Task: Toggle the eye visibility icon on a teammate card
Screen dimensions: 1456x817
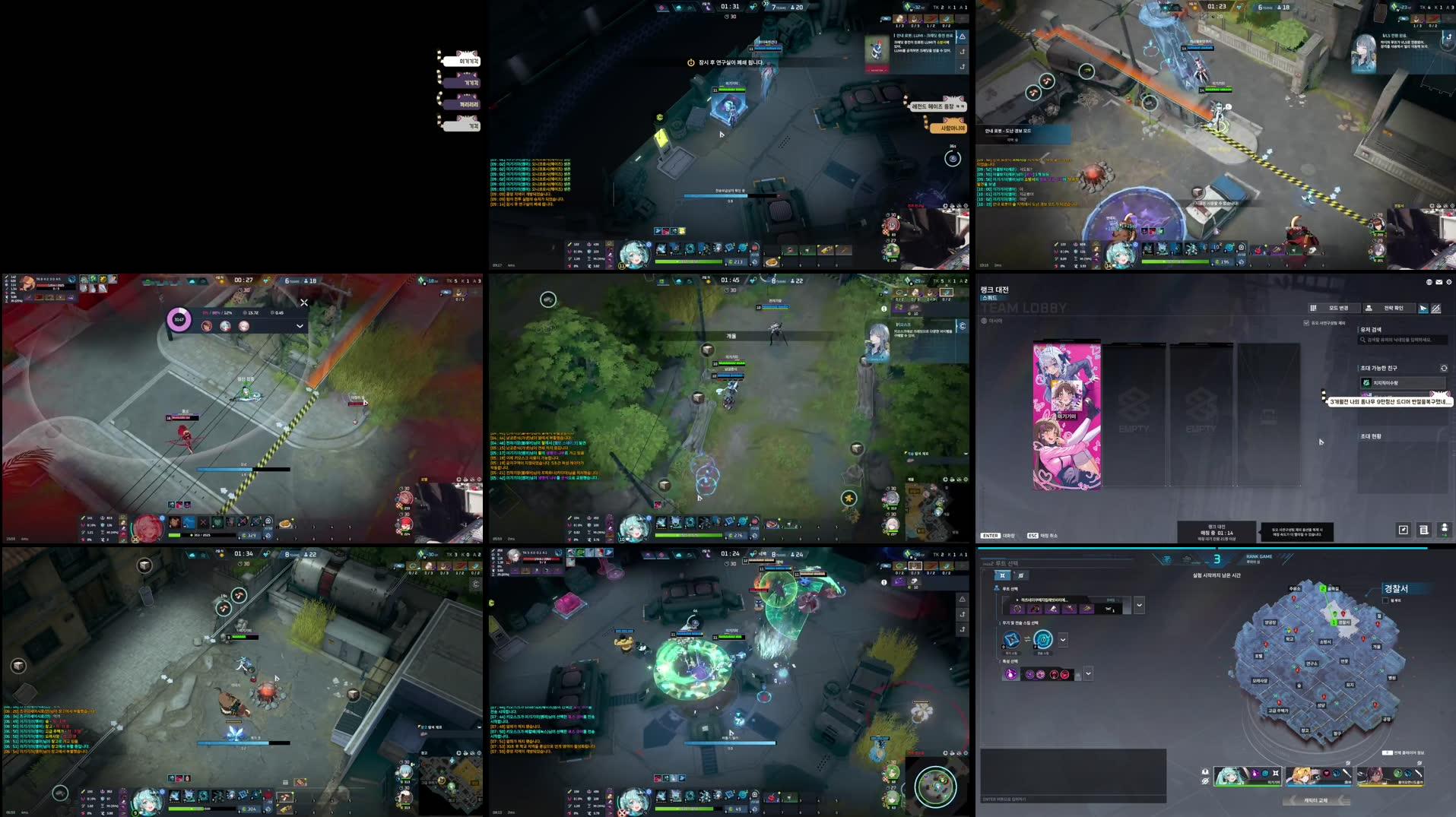Action: point(1205,781)
